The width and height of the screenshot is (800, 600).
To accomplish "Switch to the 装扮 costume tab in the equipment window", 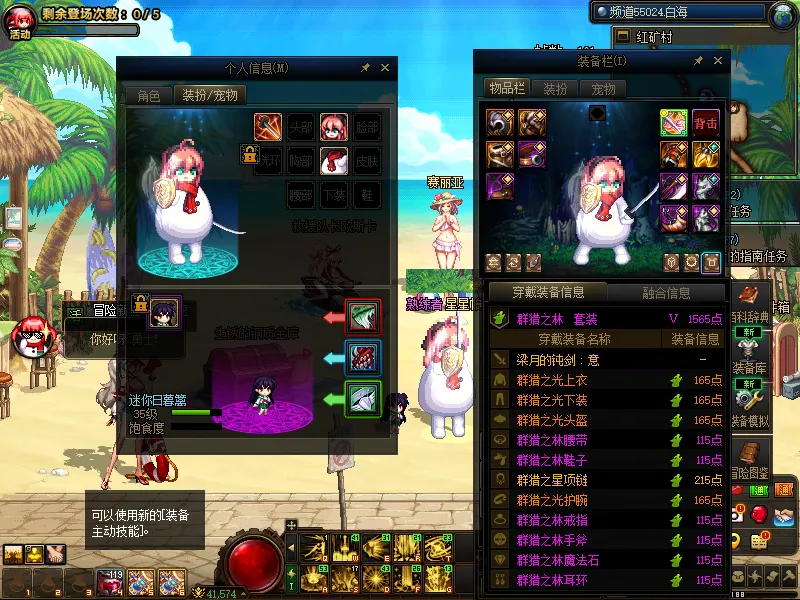I will [555, 88].
